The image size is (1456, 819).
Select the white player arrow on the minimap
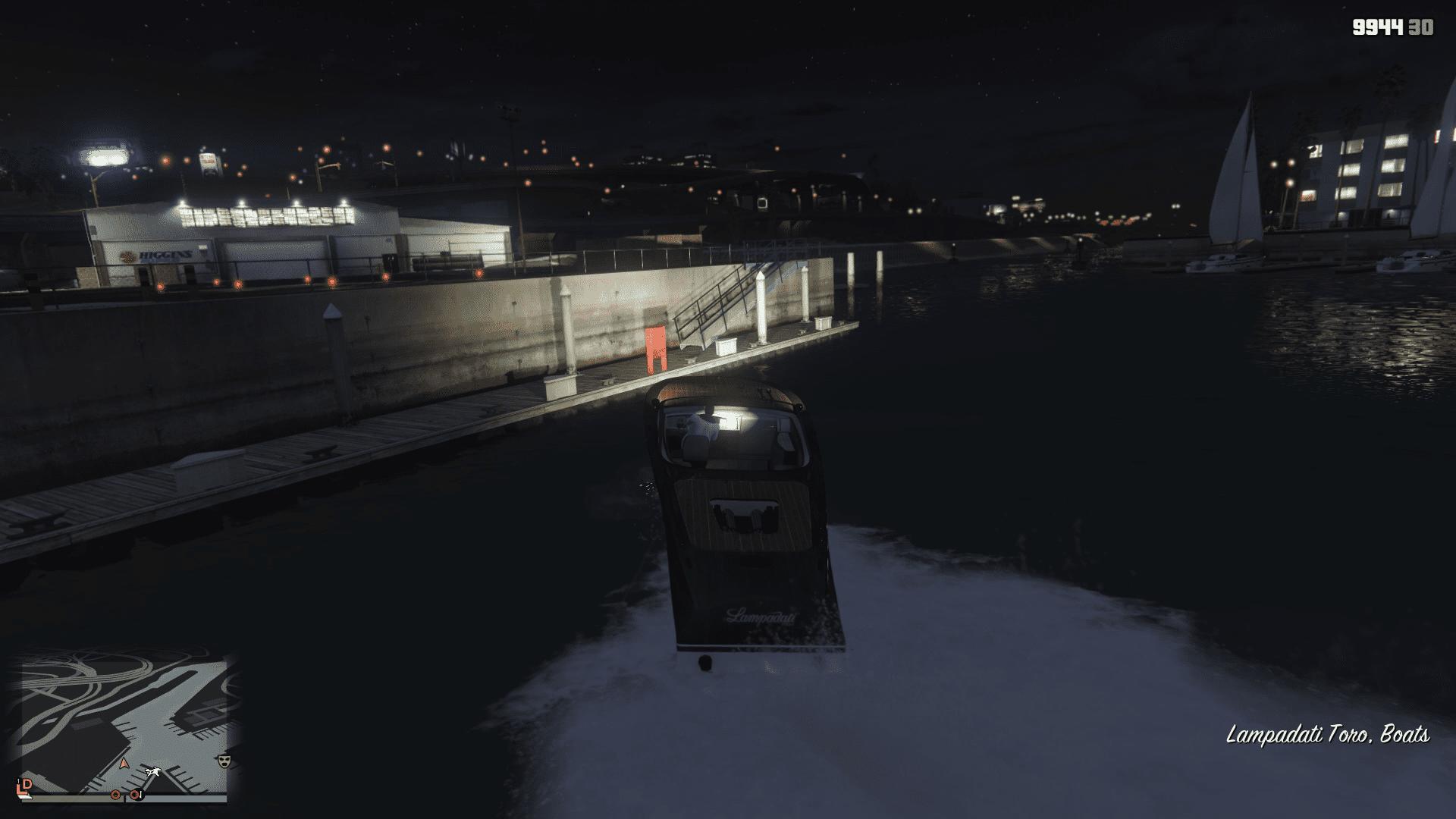(x=155, y=772)
